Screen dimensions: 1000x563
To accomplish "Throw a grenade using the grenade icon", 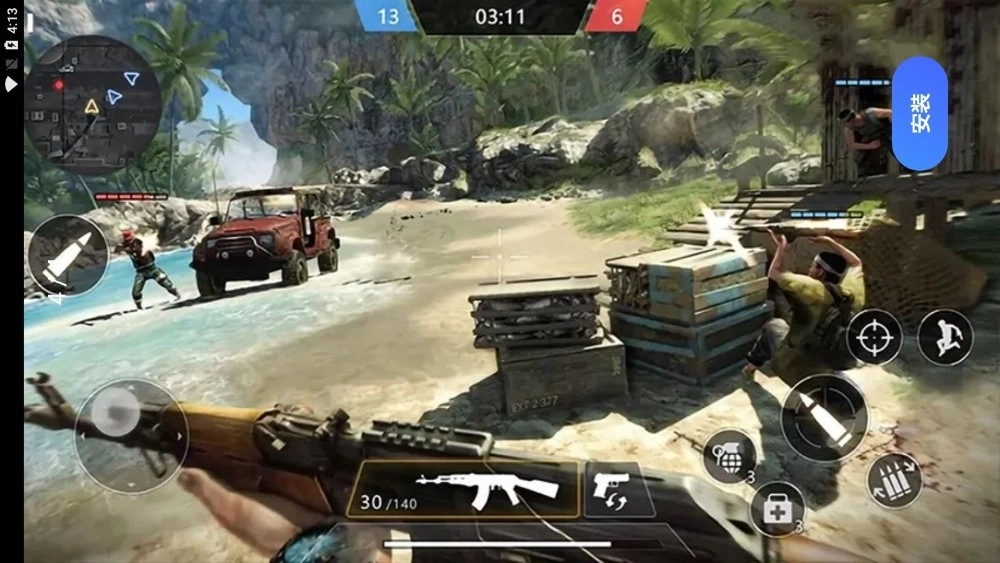I will point(730,457).
